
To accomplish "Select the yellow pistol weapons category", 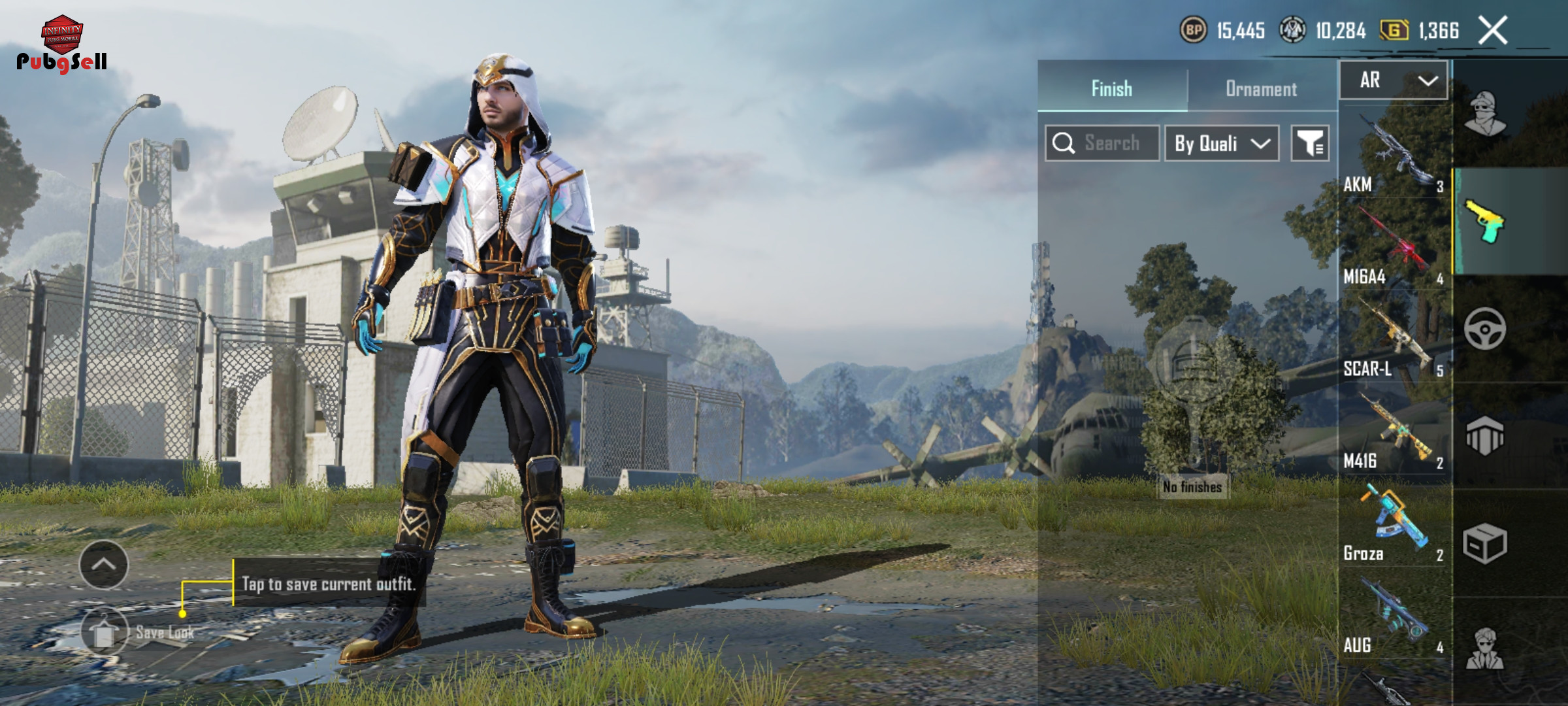I will tap(1484, 221).
